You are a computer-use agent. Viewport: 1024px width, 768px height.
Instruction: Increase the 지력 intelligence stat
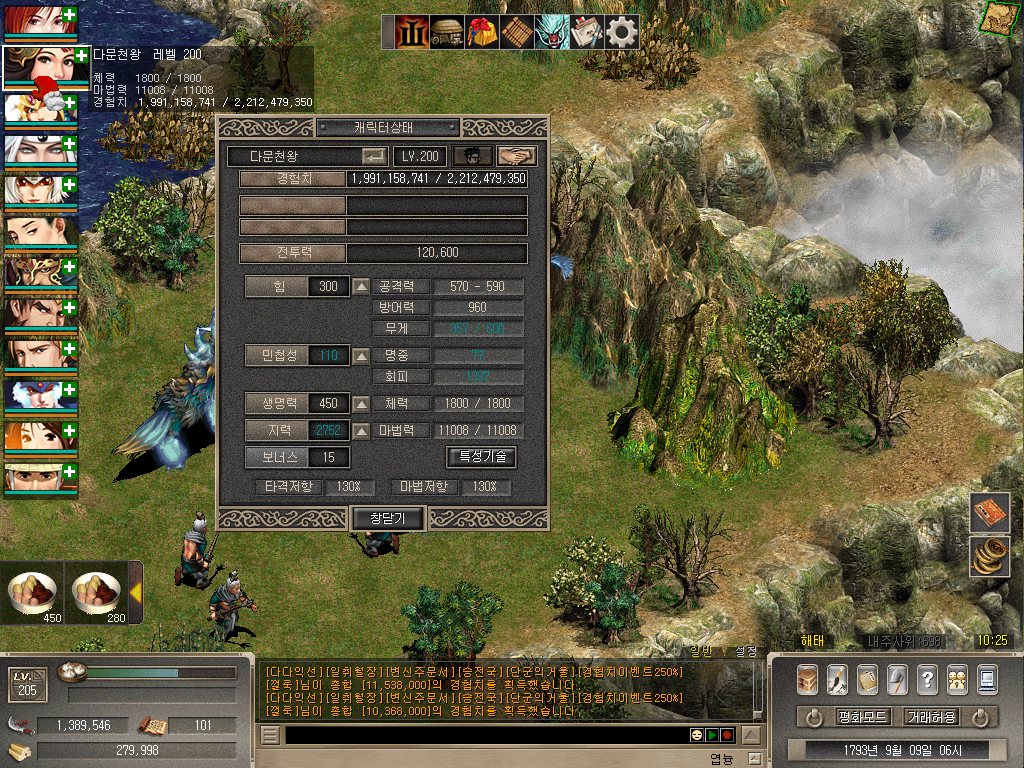[361, 431]
